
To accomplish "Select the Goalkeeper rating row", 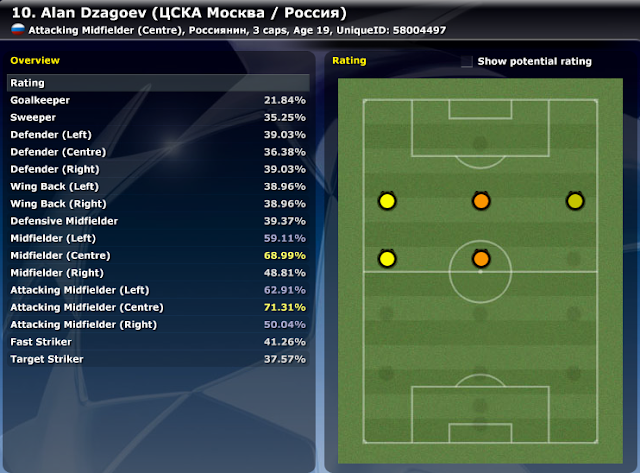I will click(x=158, y=101).
